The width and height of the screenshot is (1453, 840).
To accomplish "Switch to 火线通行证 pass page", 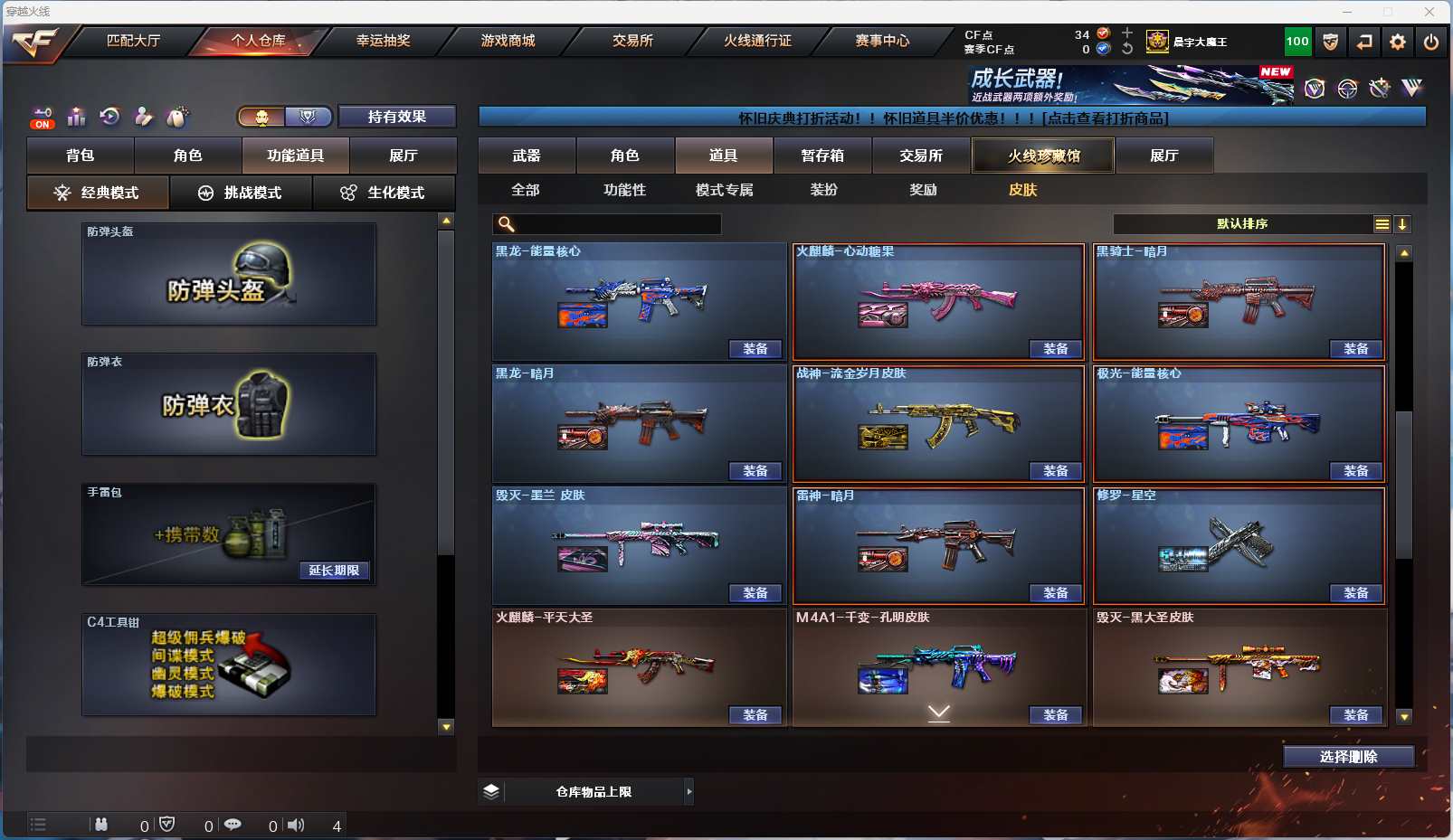I will tap(757, 41).
